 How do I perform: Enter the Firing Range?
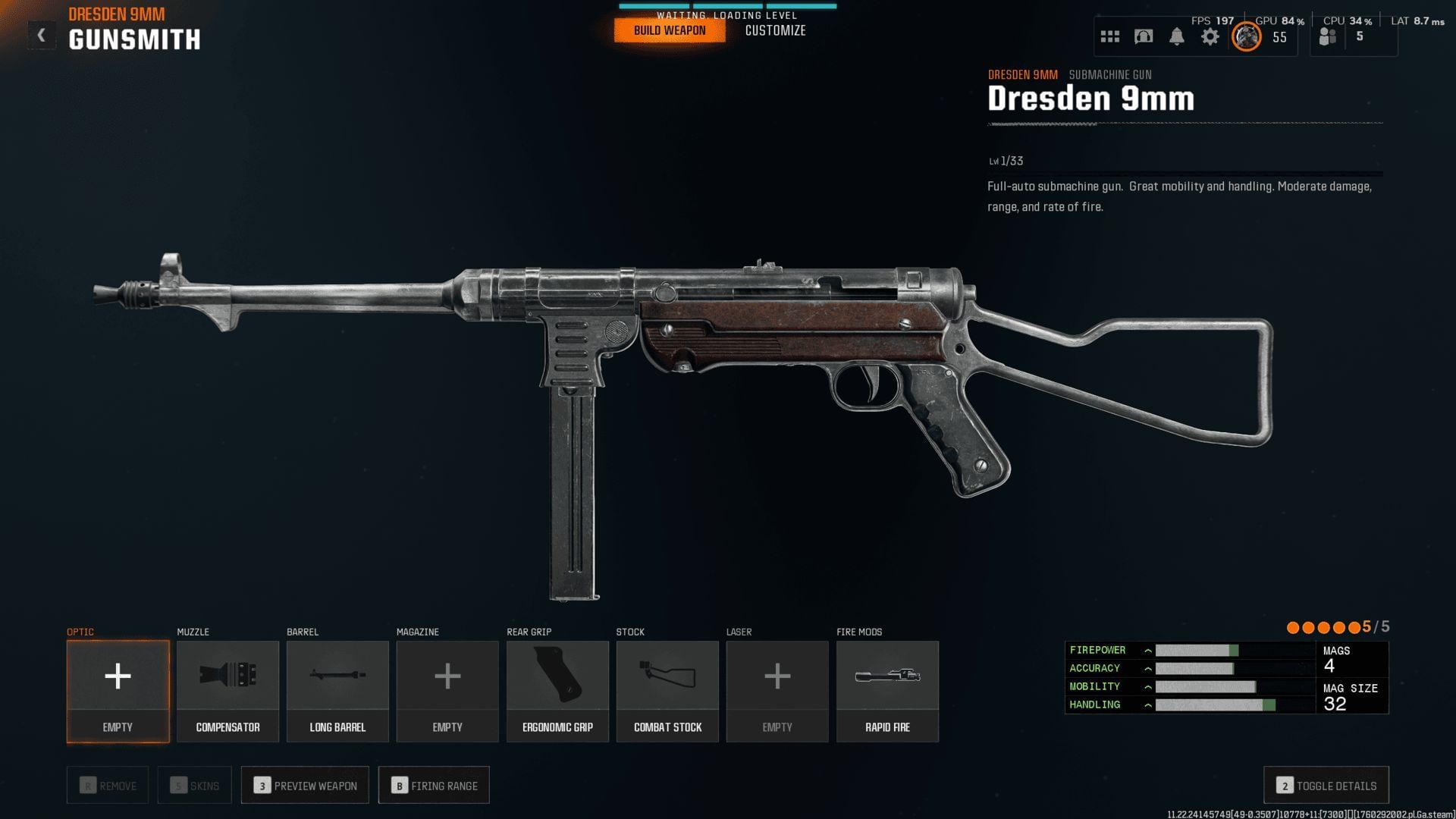coord(434,786)
